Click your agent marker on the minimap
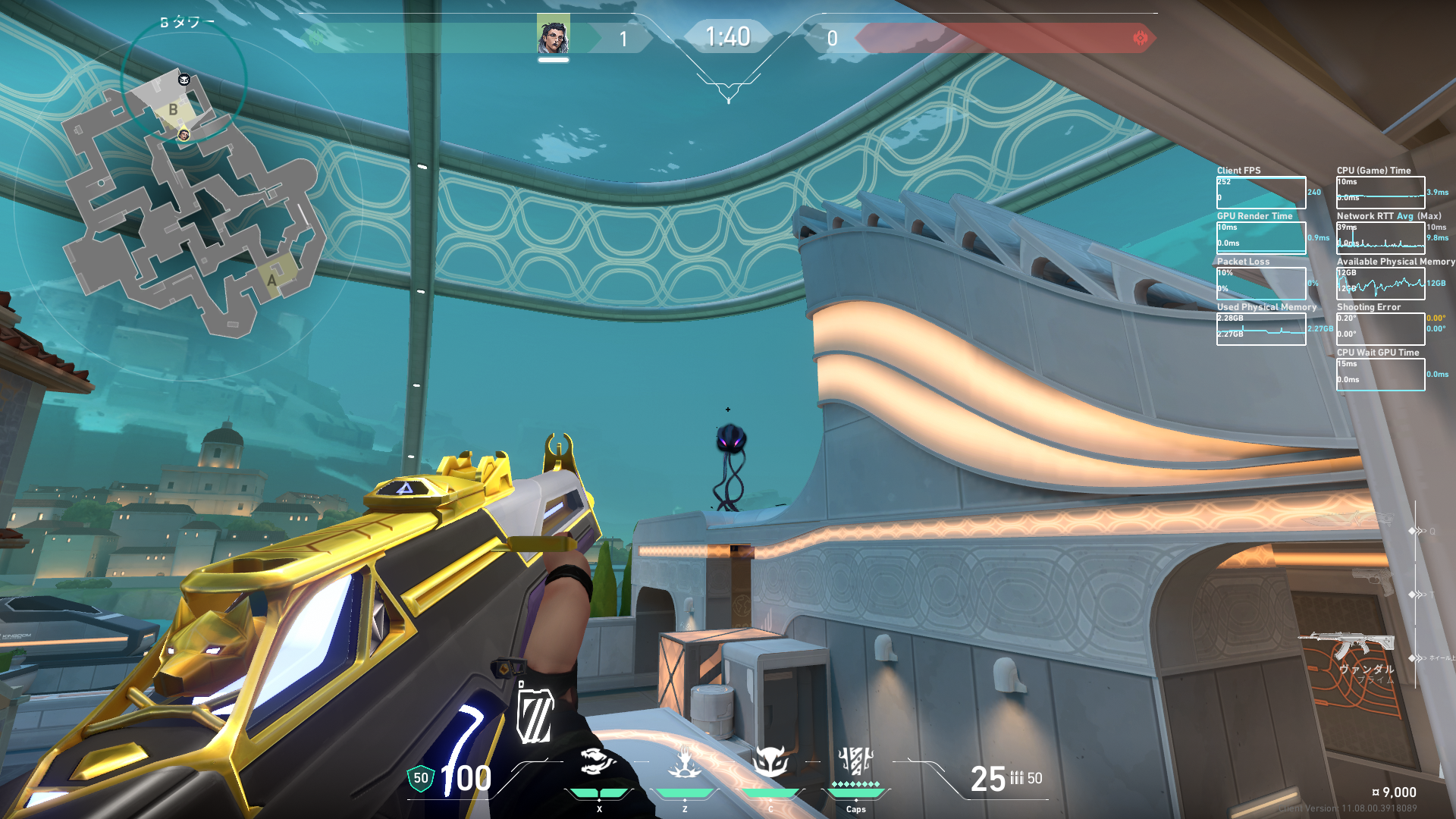This screenshot has width=1456, height=819. (184, 135)
